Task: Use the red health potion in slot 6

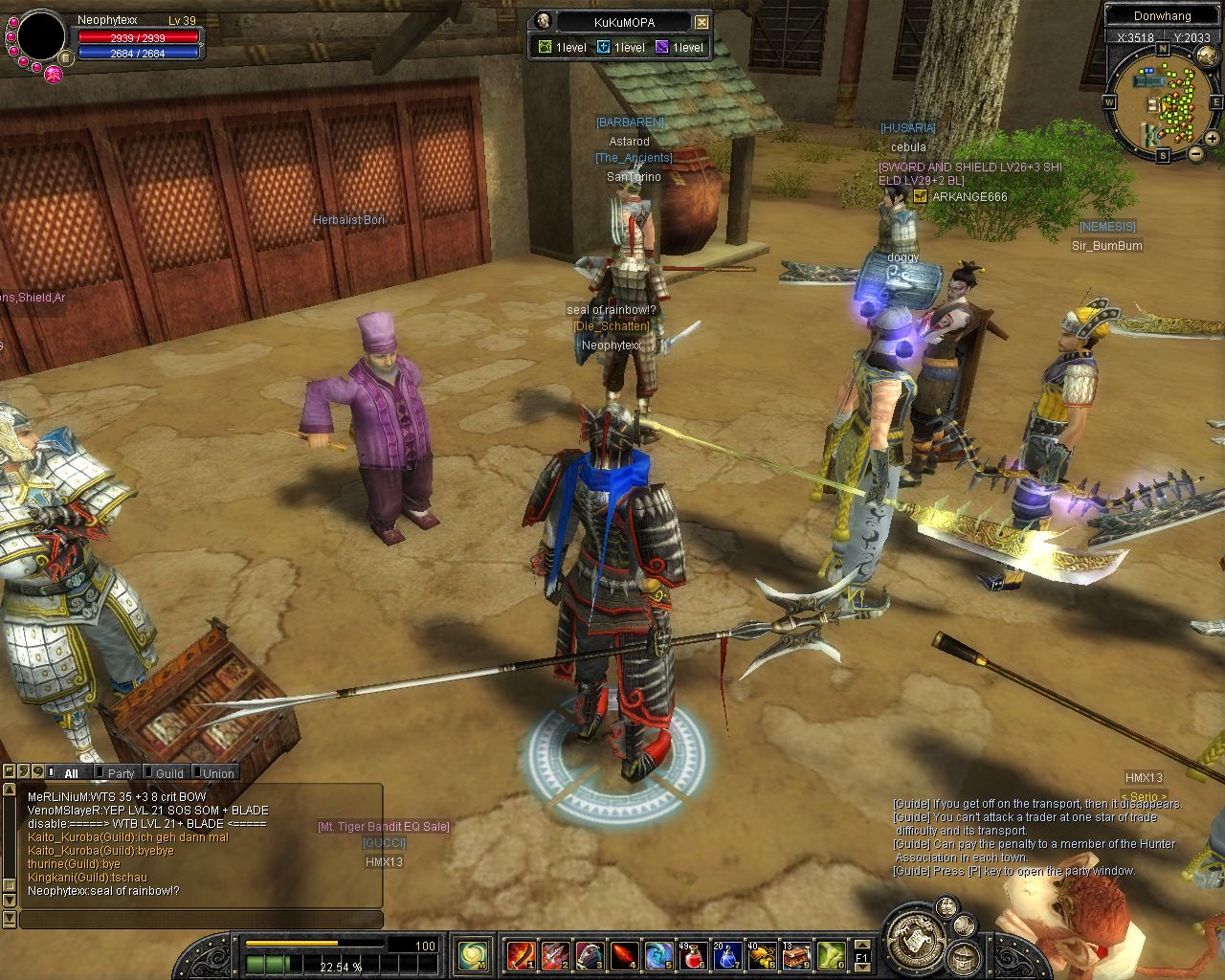Action: (692, 954)
